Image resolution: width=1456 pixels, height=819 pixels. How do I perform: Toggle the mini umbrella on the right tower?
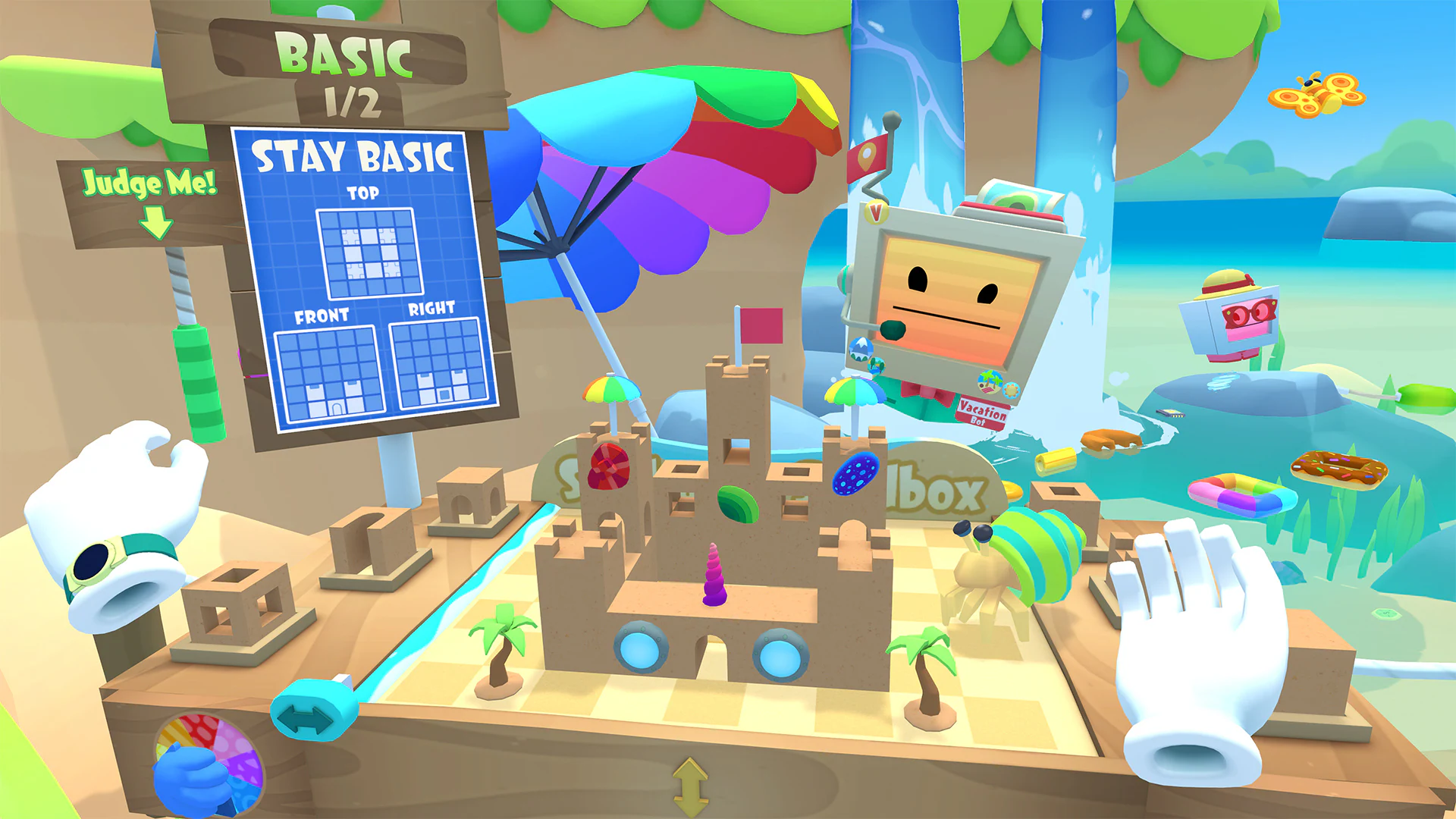pyautogui.click(x=855, y=391)
